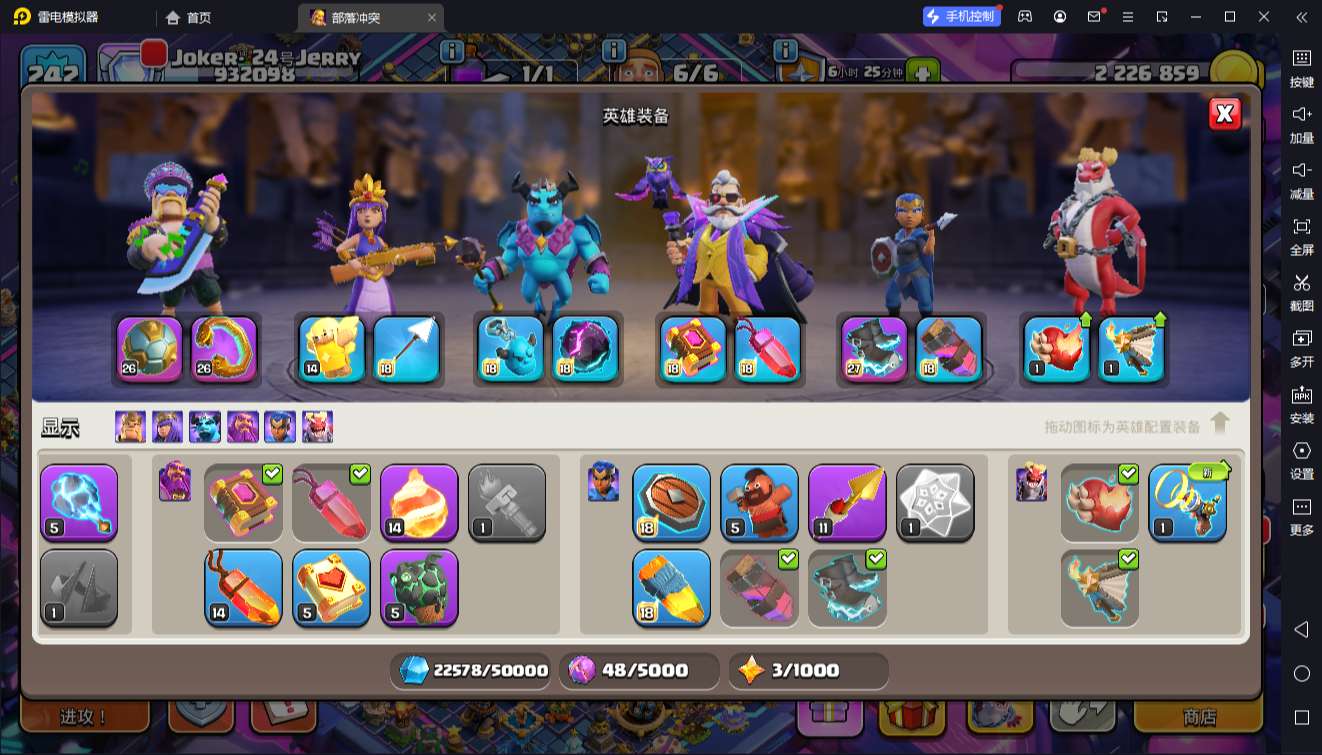This screenshot has height=755, width=1322.
Task: Select the gold ring equipment with new tag
Action: [1187, 502]
